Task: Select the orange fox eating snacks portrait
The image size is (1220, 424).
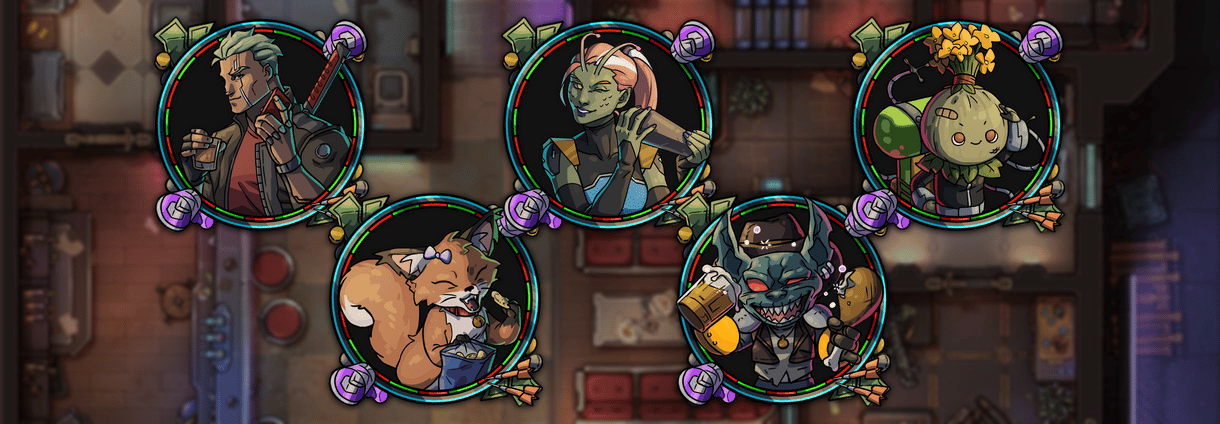Action: point(434,300)
